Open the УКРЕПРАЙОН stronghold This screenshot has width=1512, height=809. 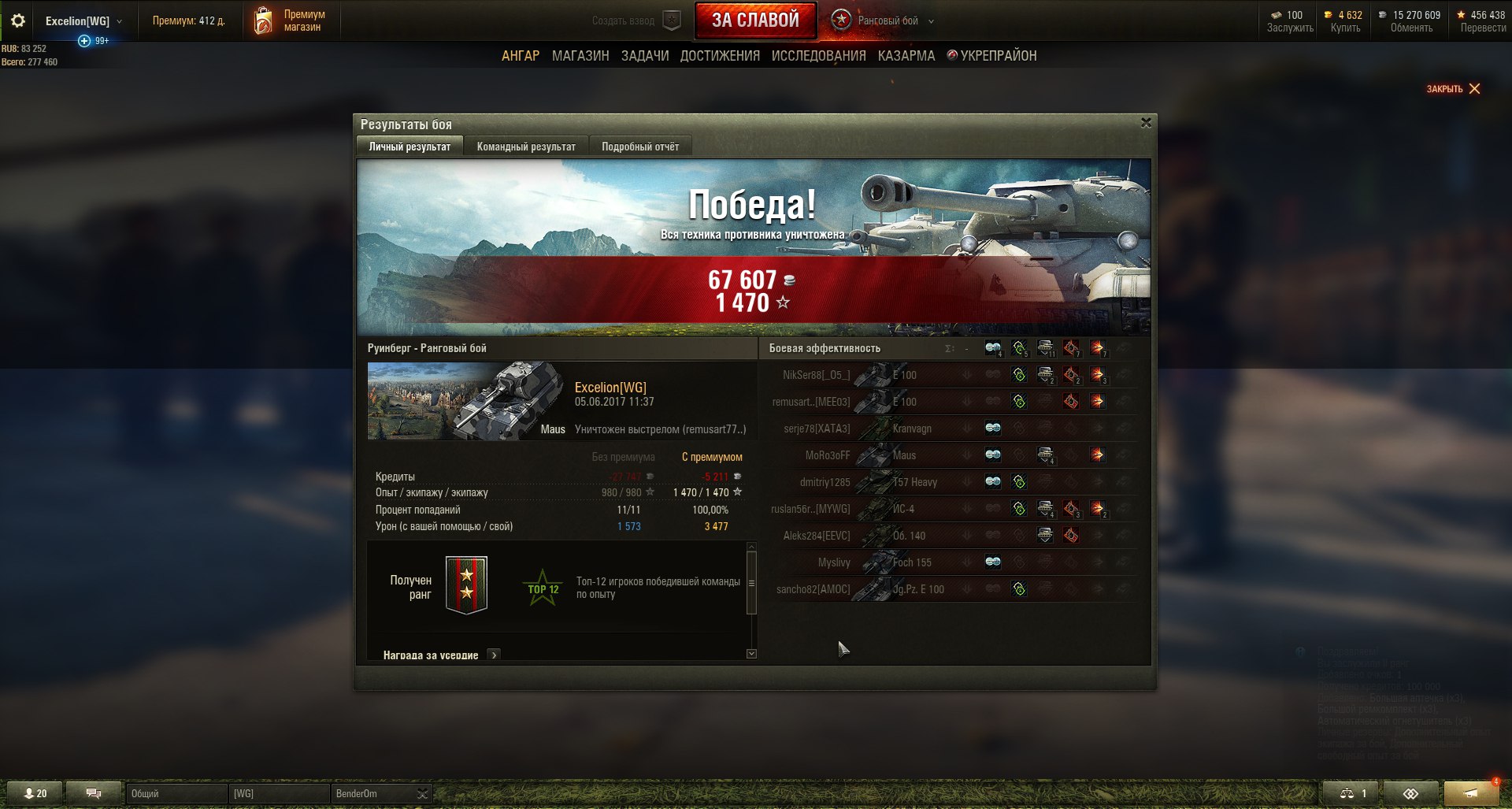(992, 56)
